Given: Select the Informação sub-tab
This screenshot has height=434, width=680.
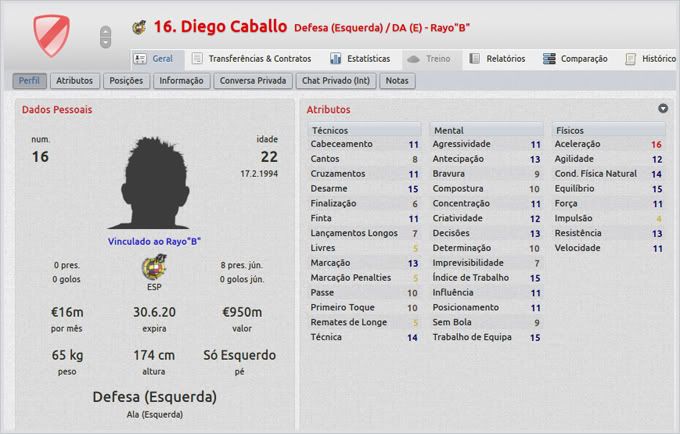Looking at the screenshot, I should point(181,81).
